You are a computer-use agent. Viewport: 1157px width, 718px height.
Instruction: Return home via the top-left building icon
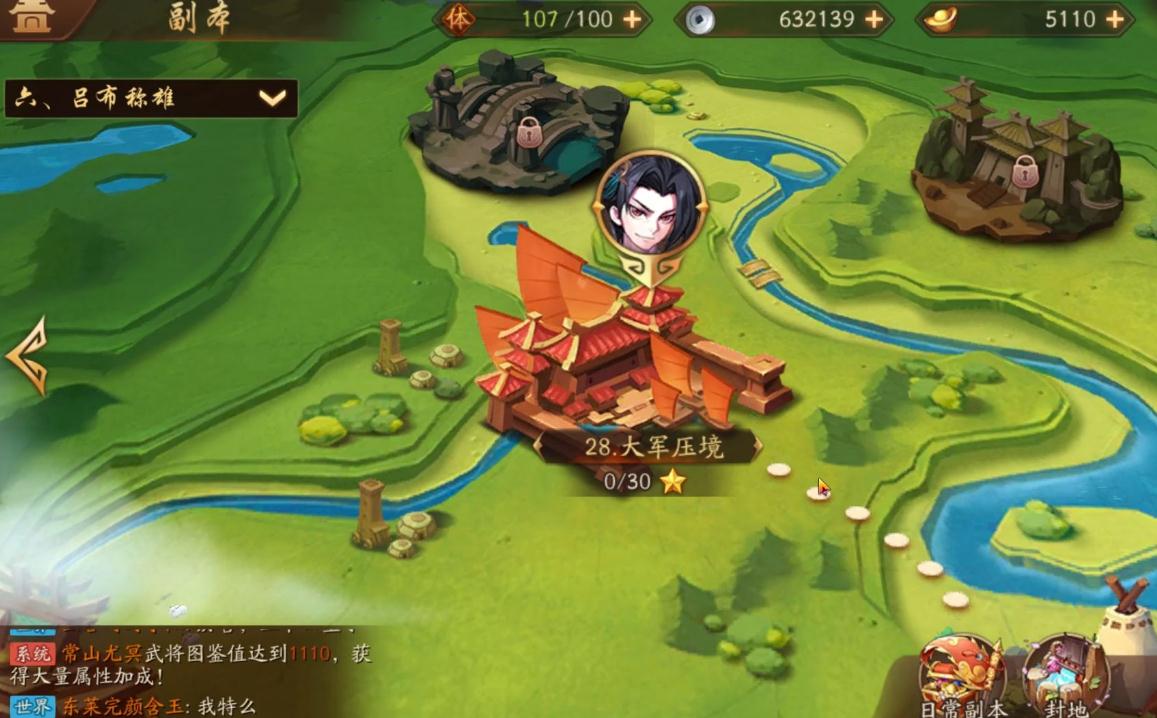32,17
